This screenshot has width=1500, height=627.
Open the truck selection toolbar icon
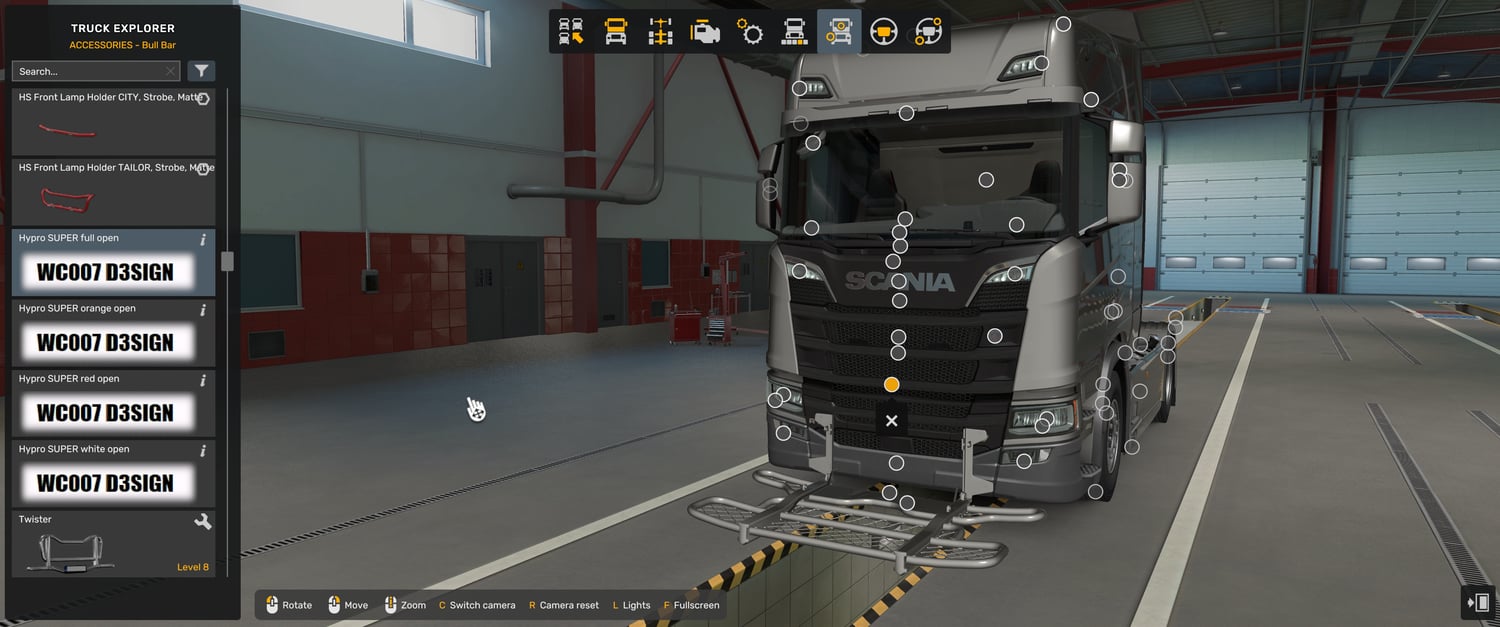pyautogui.click(x=571, y=32)
